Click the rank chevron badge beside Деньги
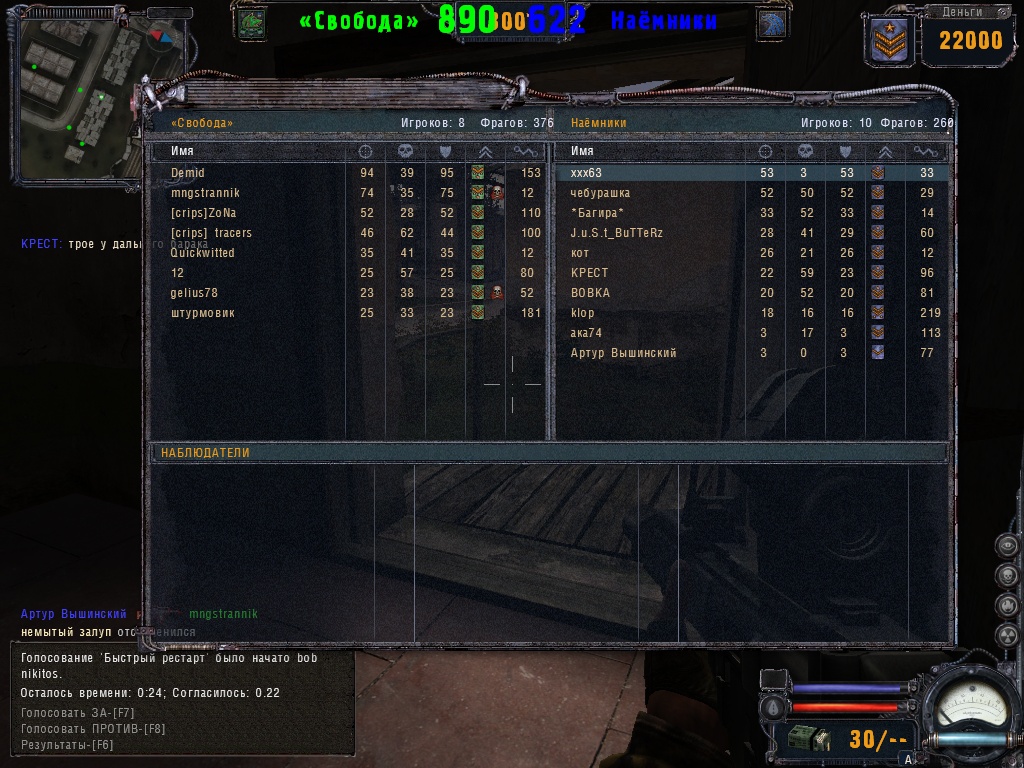This screenshot has height=768, width=1024. click(x=886, y=39)
